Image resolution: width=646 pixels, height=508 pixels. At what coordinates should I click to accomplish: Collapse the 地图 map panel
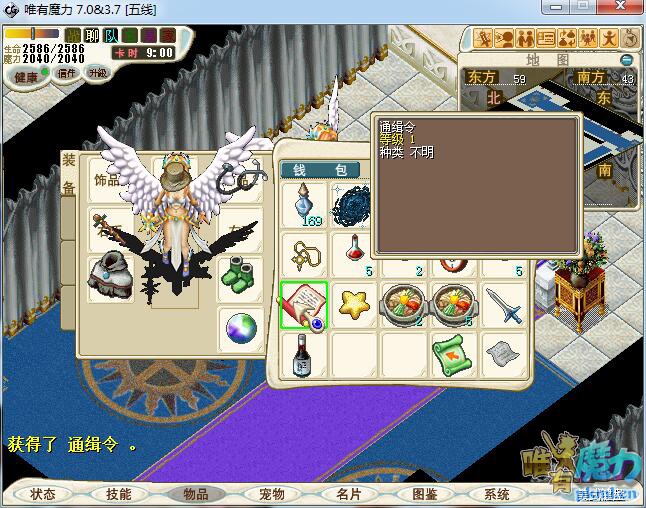coord(626,60)
